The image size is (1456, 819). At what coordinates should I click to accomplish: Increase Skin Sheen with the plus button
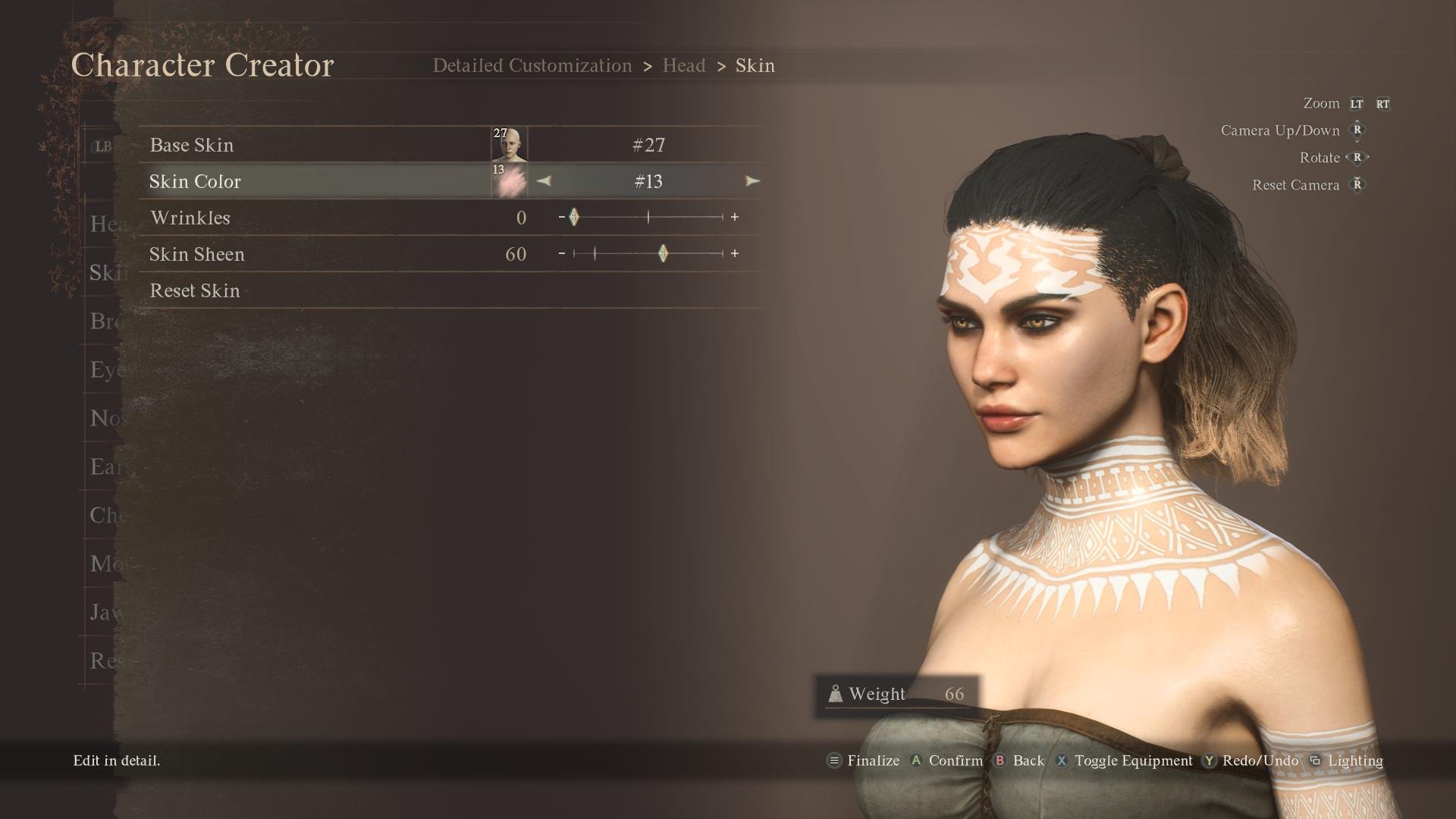click(735, 254)
